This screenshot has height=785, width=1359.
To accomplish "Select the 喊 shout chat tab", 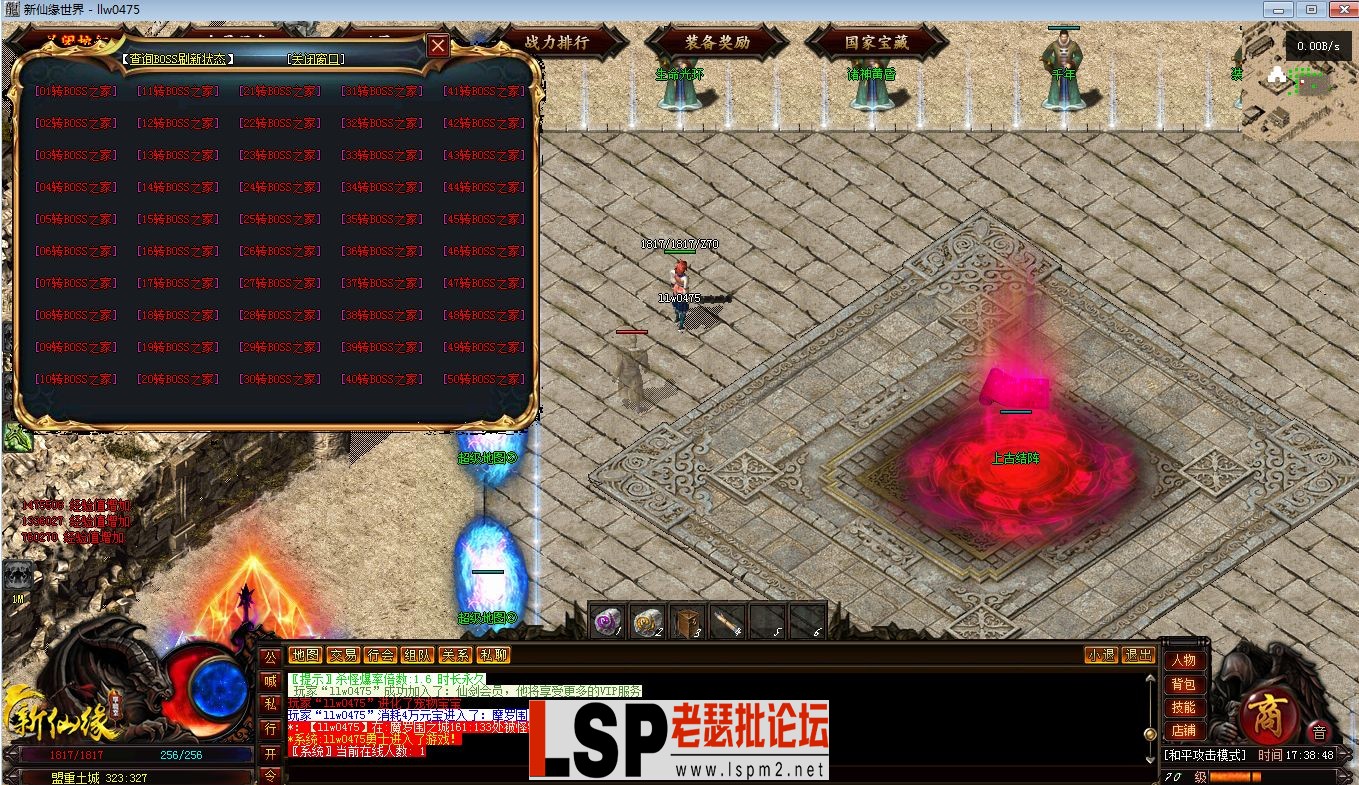I will pos(270,678).
